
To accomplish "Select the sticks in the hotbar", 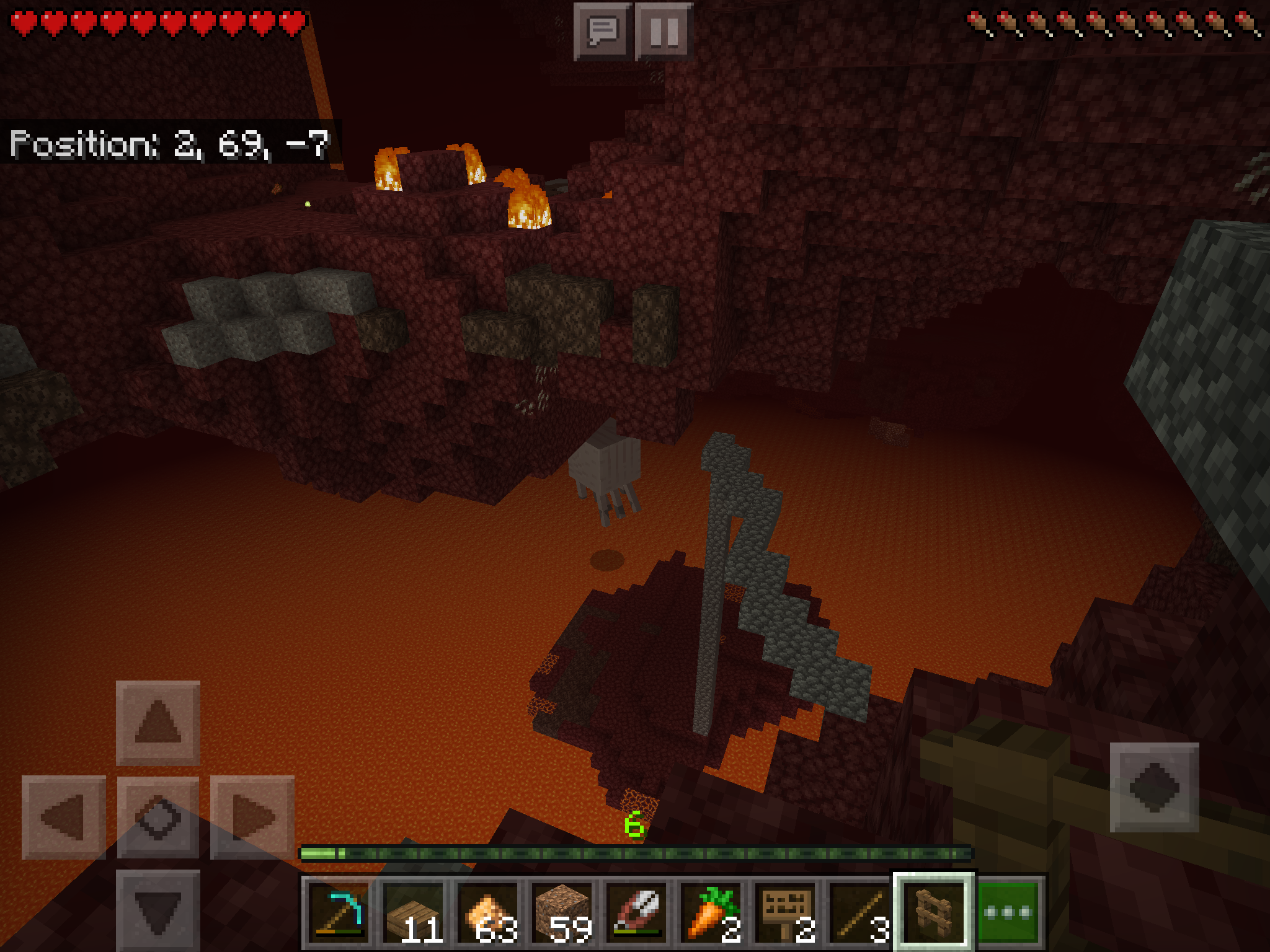I will pos(859,912).
